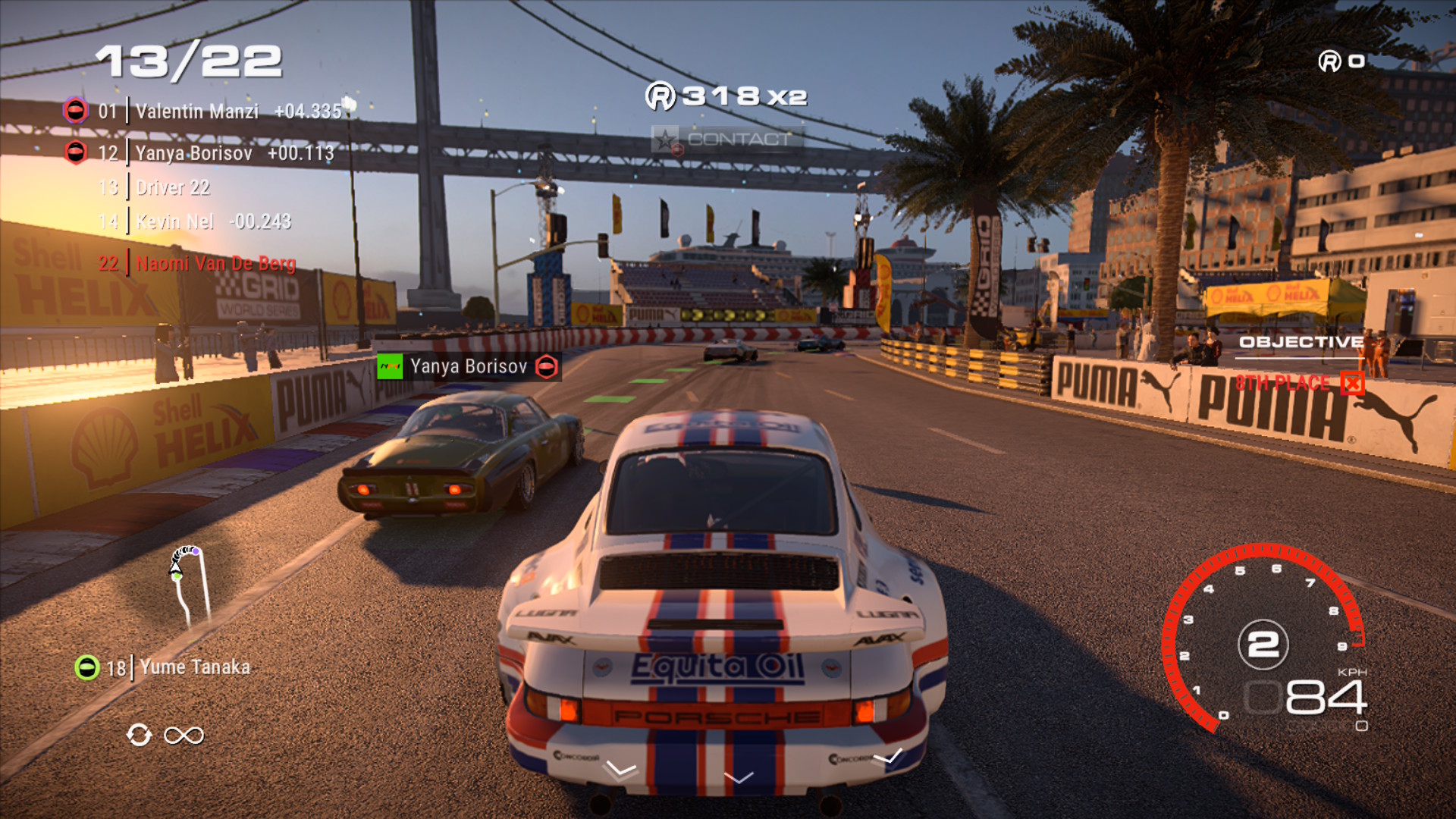Select Valentin Manzi's red team badge

tap(76, 111)
